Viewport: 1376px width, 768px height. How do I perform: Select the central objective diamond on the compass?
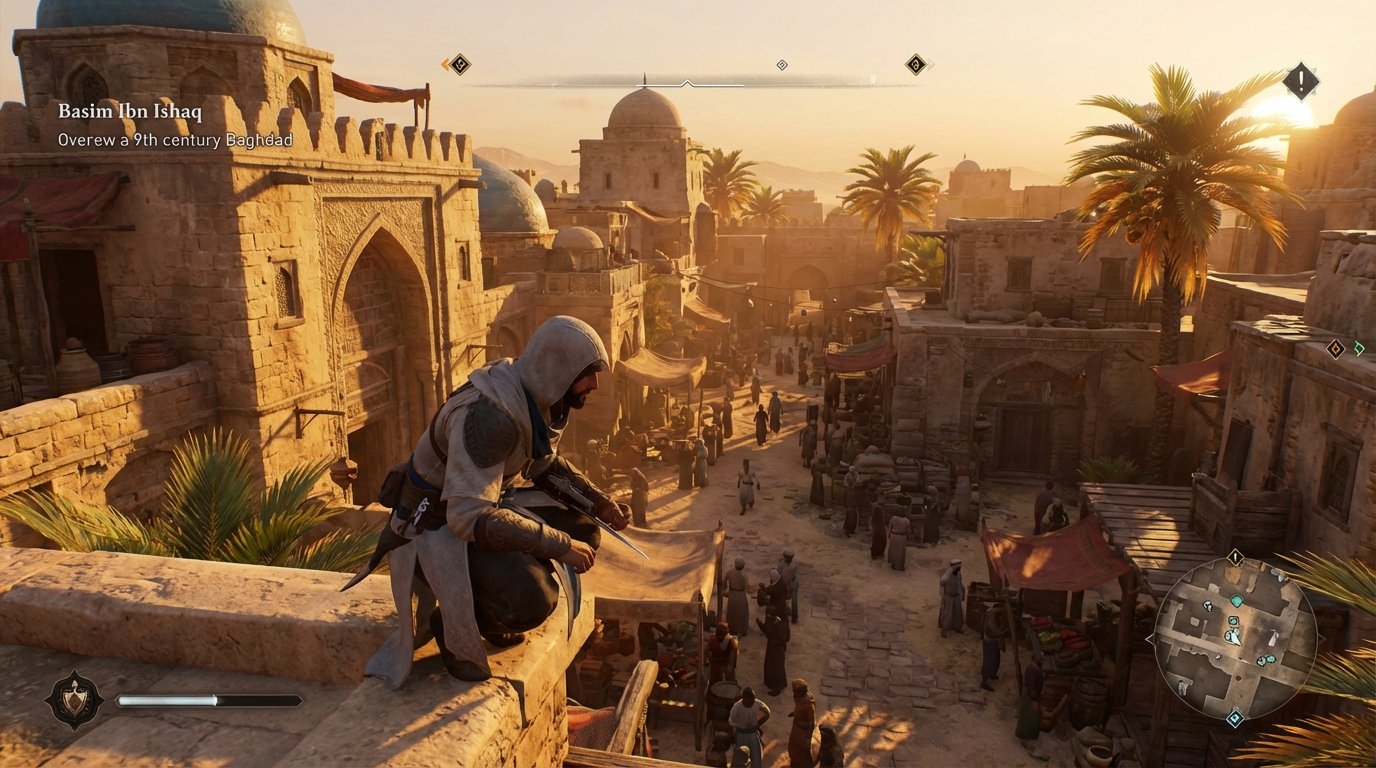[x=780, y=65]
